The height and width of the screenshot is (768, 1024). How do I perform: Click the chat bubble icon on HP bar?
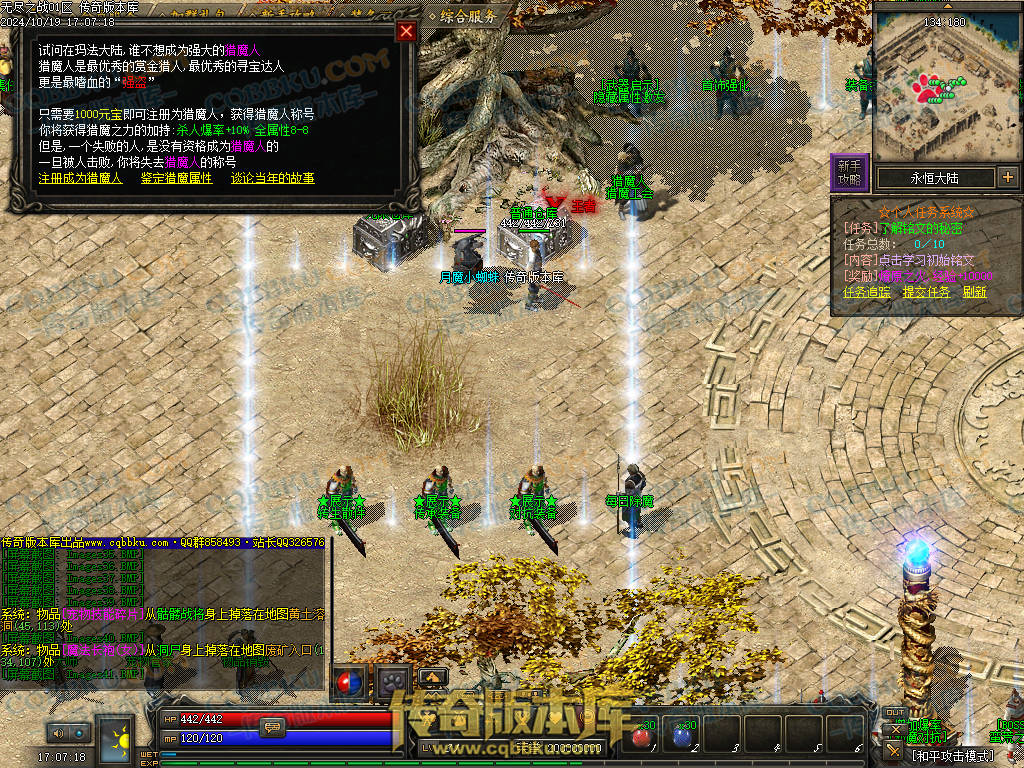point(272,727)
